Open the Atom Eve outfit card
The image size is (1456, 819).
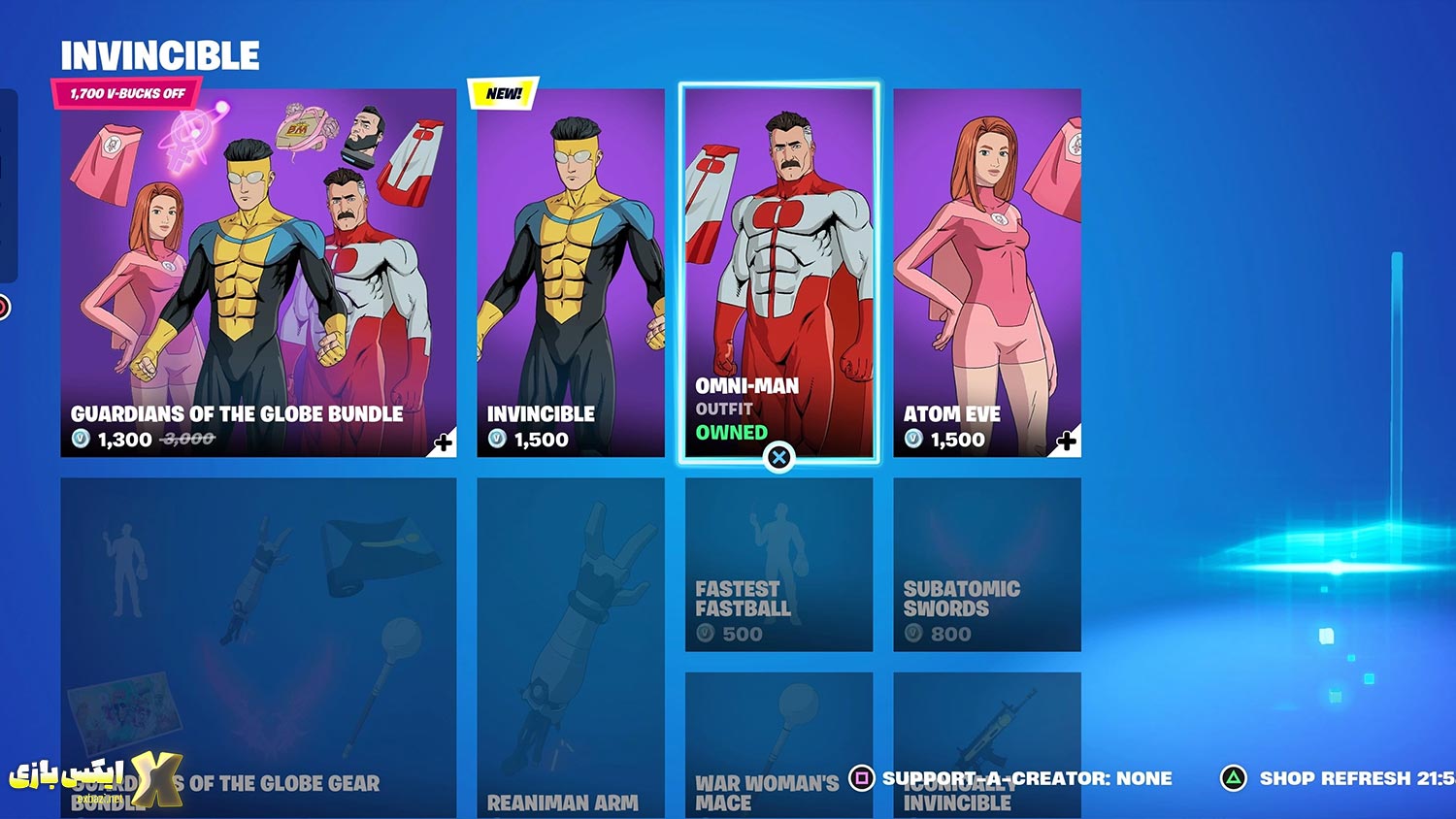986,262
